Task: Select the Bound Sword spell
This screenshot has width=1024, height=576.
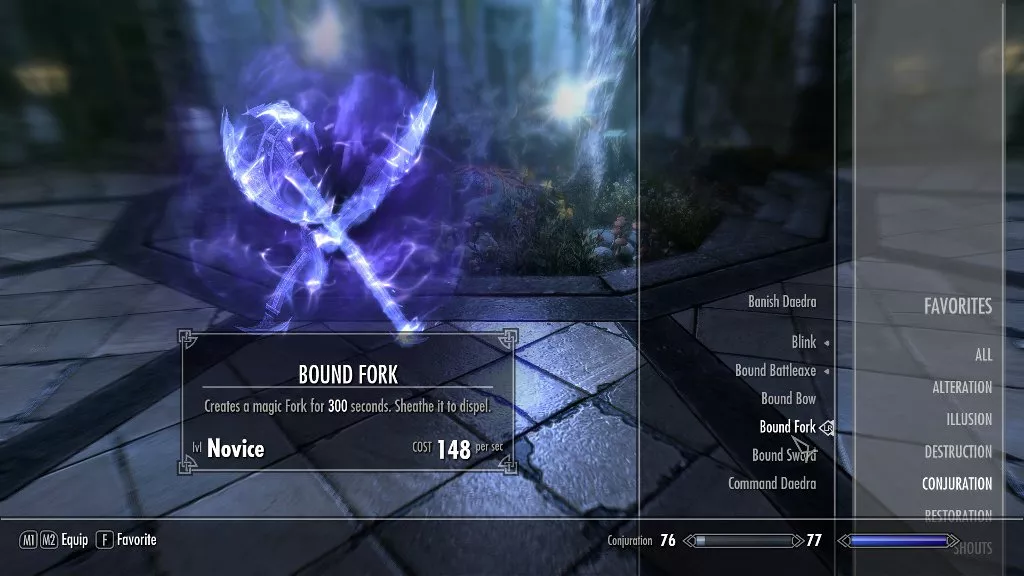Action: 784,455
